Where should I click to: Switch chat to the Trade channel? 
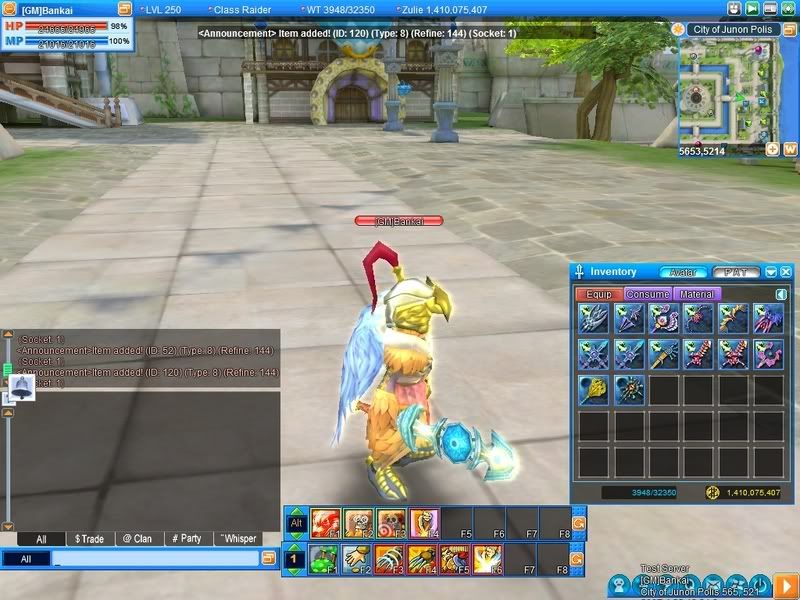point(89,539)
